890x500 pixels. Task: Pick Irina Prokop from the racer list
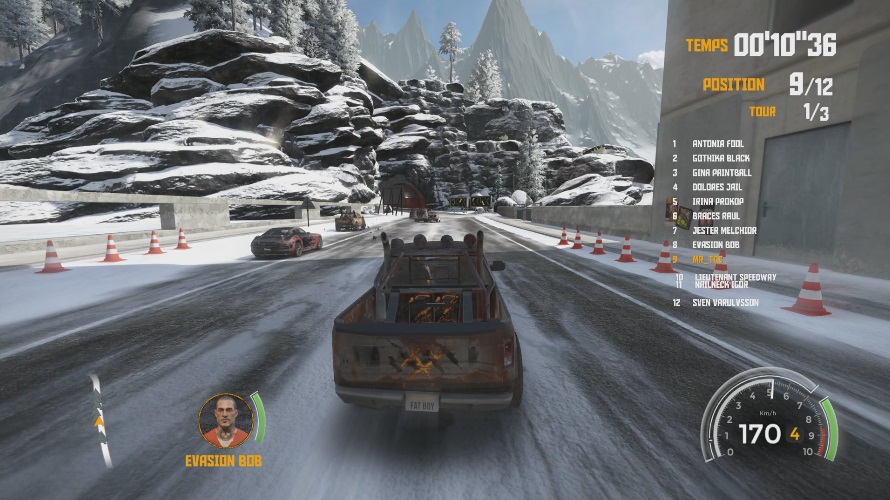coord(717,201)
